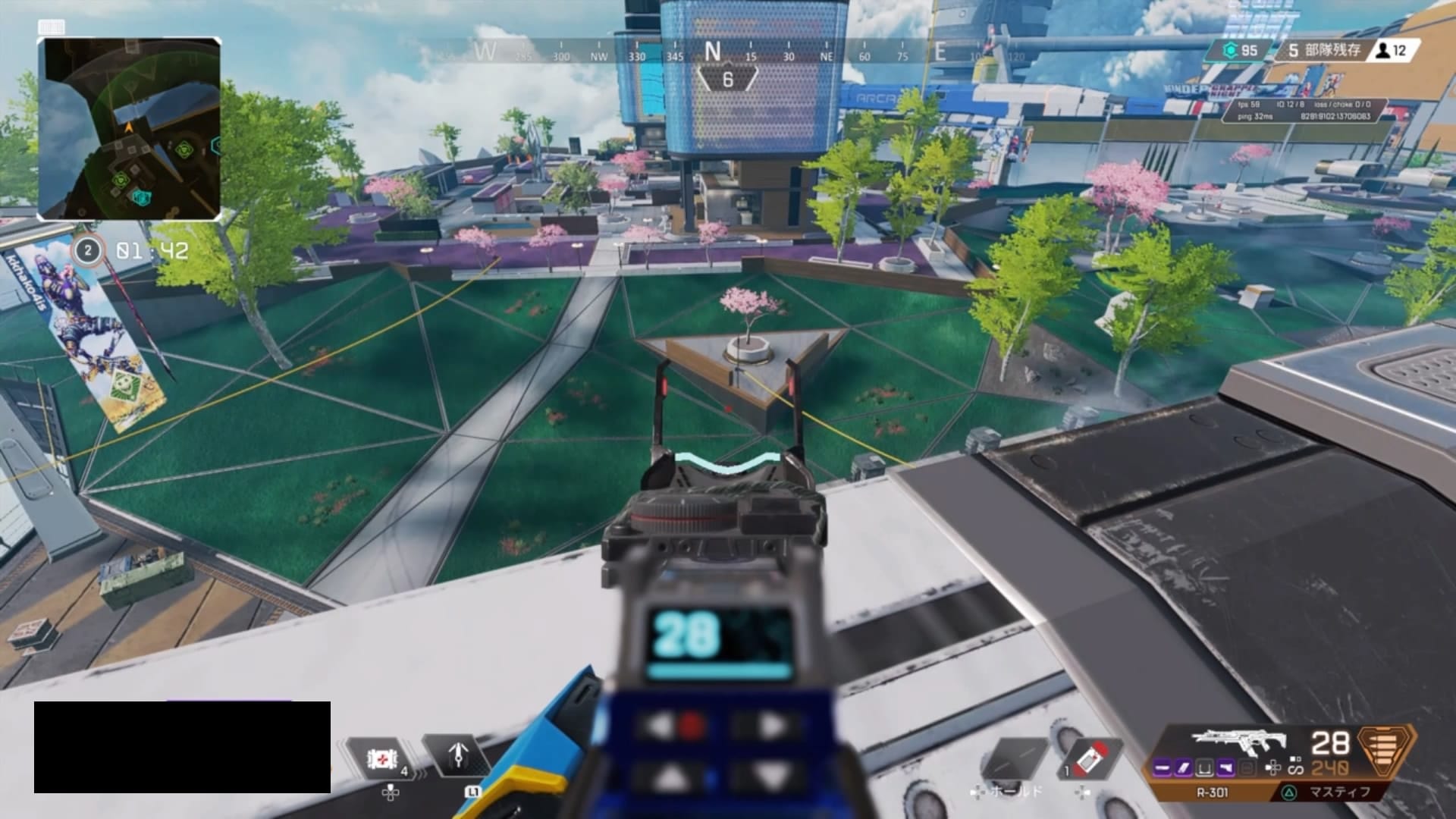Open the minimap

pos(130,129)
